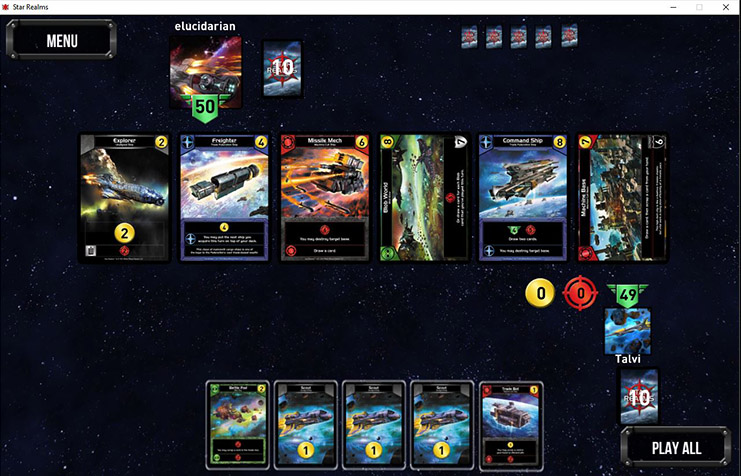The image size is (741, 476).
Task: Acquire the Freighter card
Action: (226, 197)
